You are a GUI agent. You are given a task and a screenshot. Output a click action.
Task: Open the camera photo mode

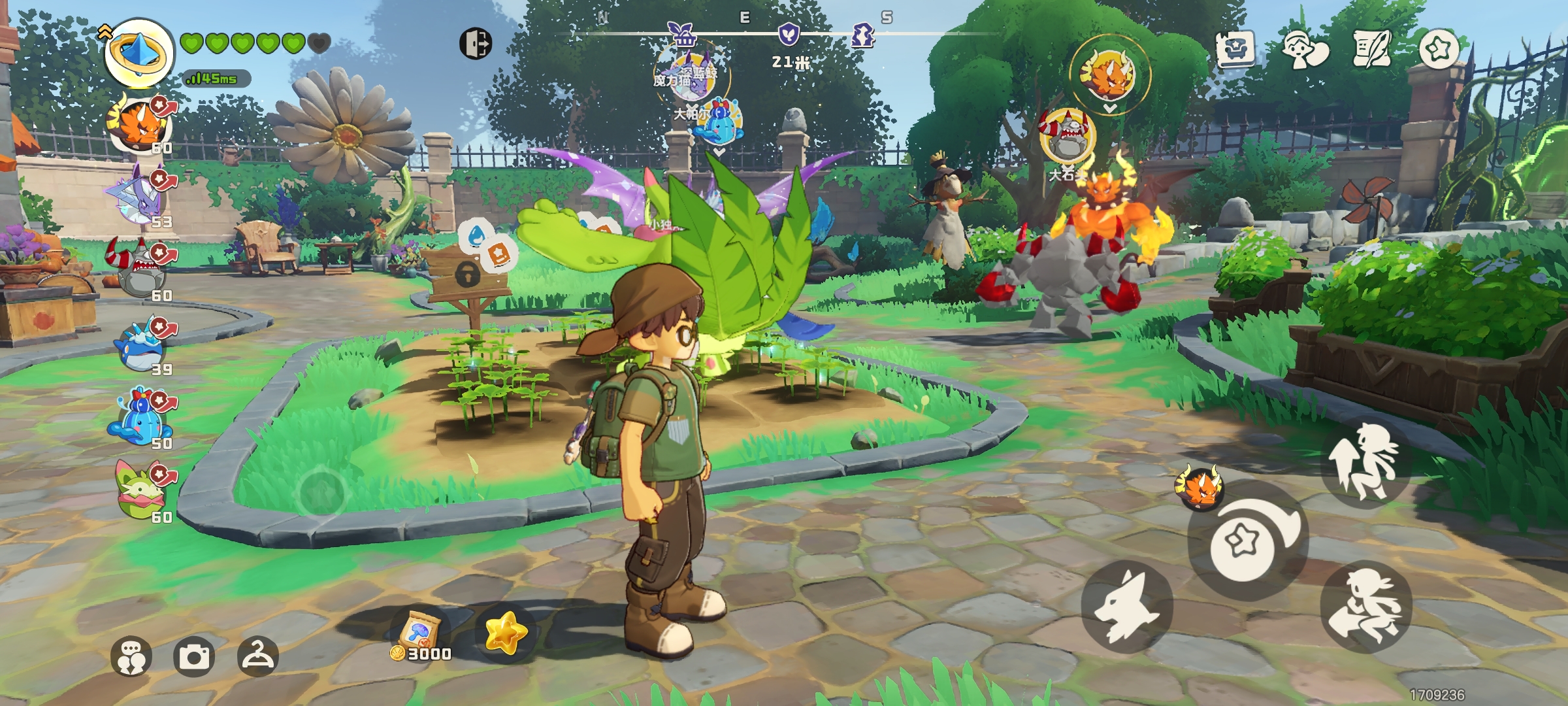pos(194,656)
